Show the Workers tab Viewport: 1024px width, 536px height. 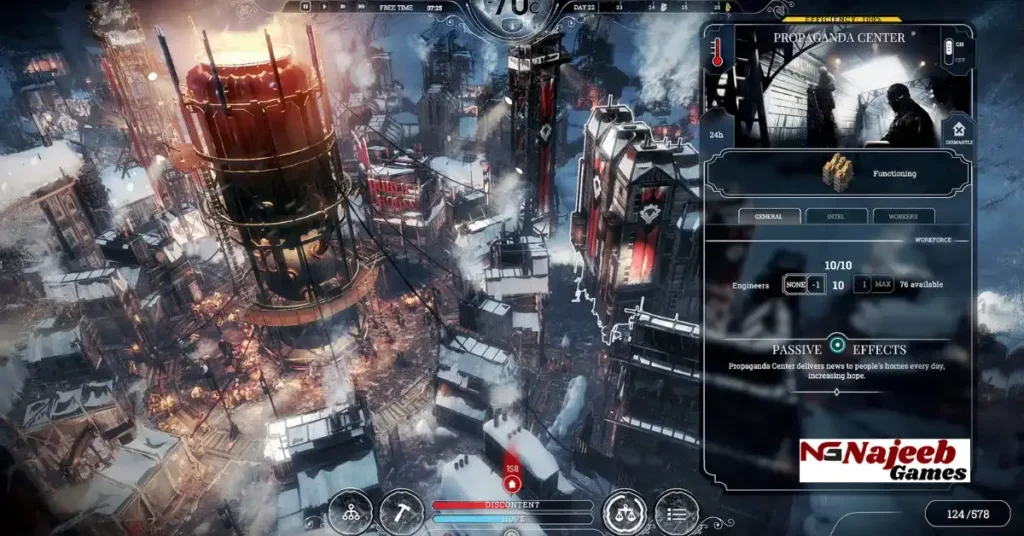(x=904, y=216)
